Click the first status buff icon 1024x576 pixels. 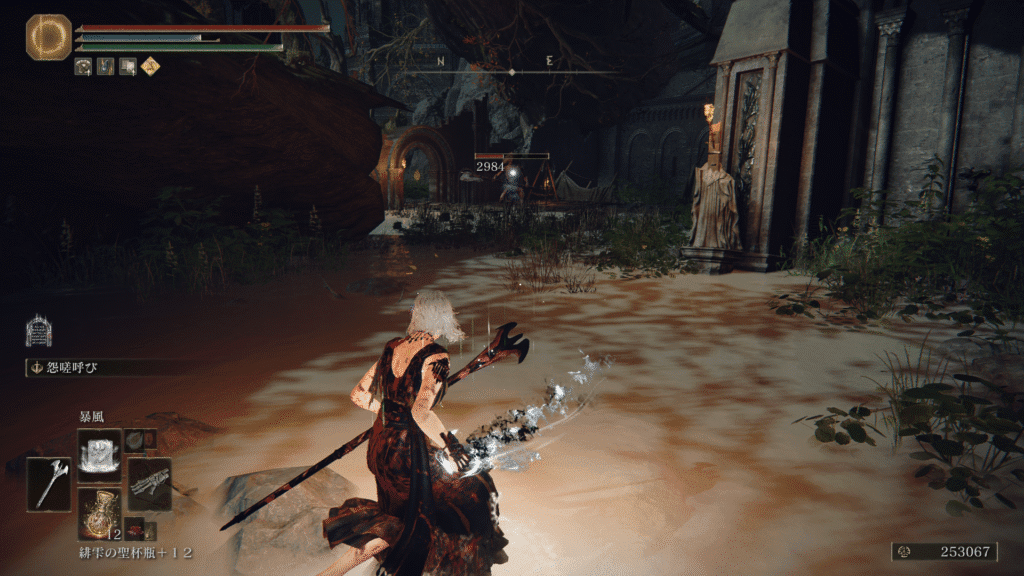point(84,67)
